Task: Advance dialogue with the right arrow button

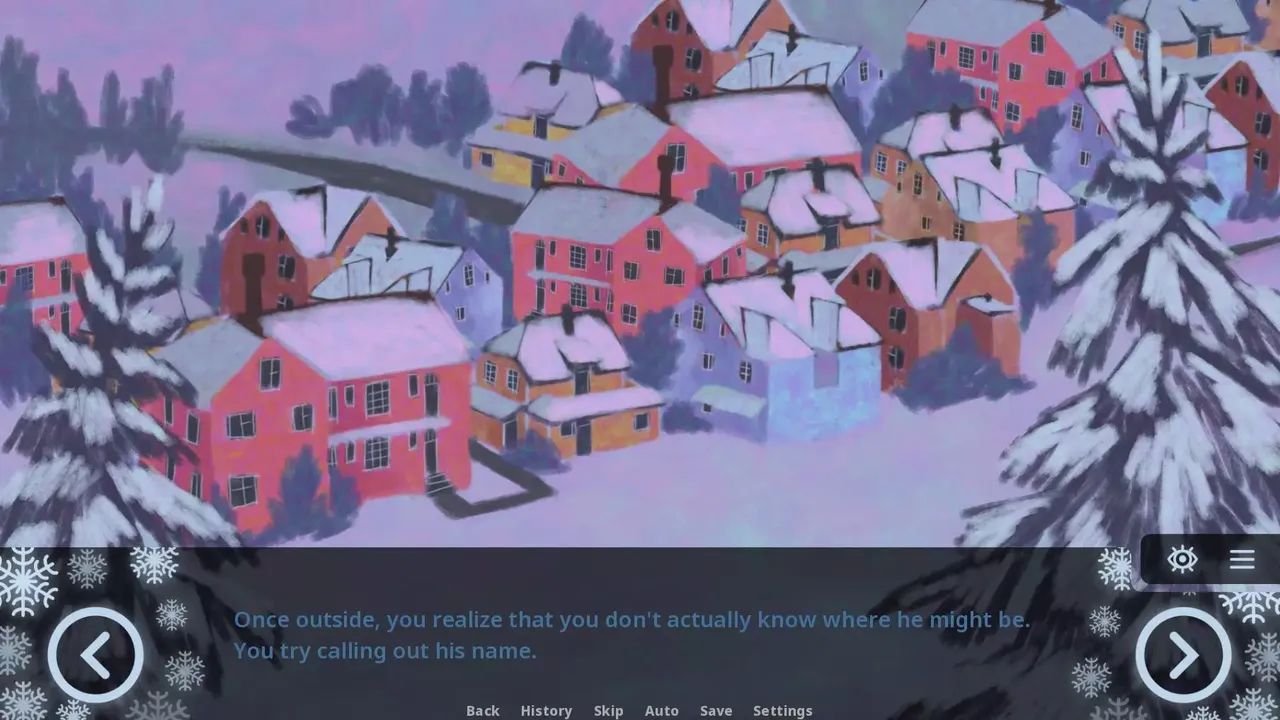Action: tap(1183, 655)
